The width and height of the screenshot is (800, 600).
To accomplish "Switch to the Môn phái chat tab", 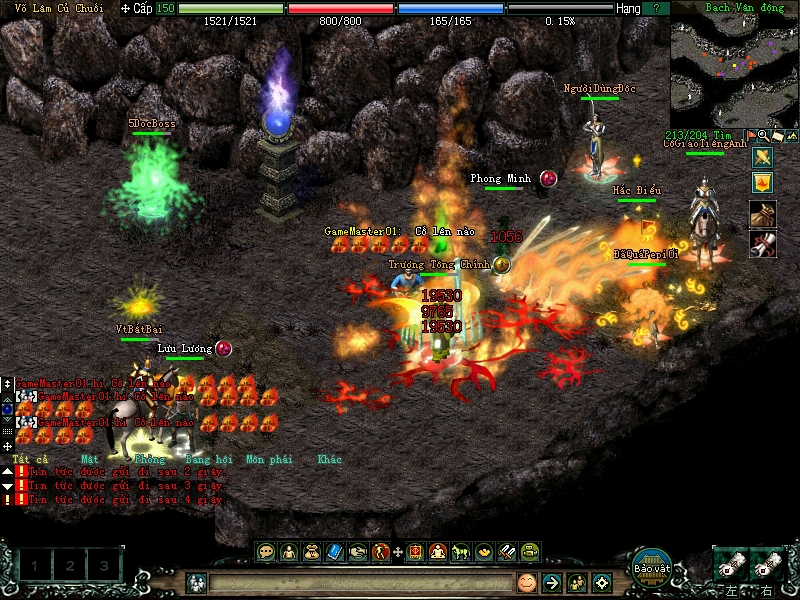I will coord(270,460).
